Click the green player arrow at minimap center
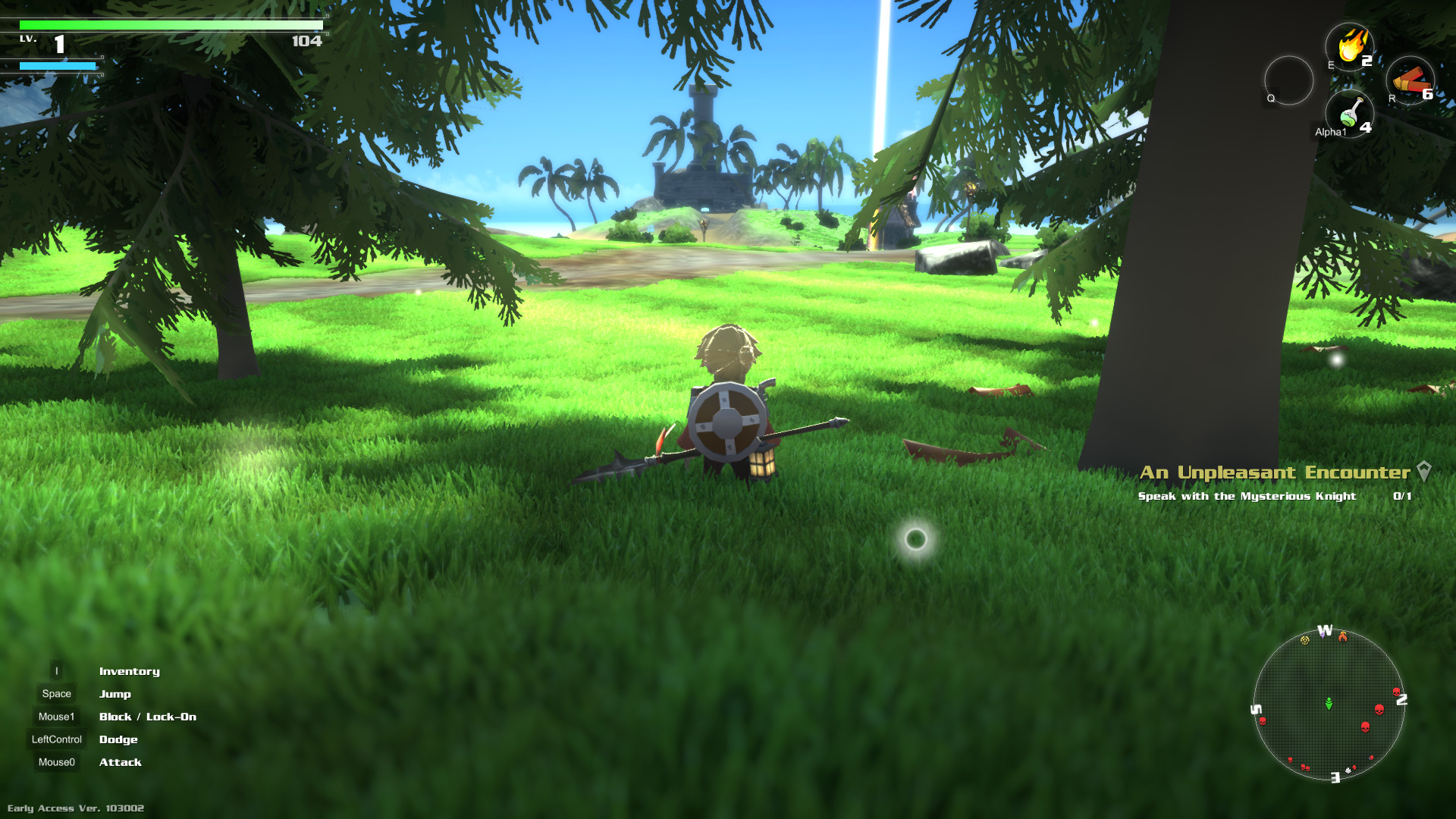Image resolution: width=1456 pixels, height=819 pixels. coord(1329,703)
